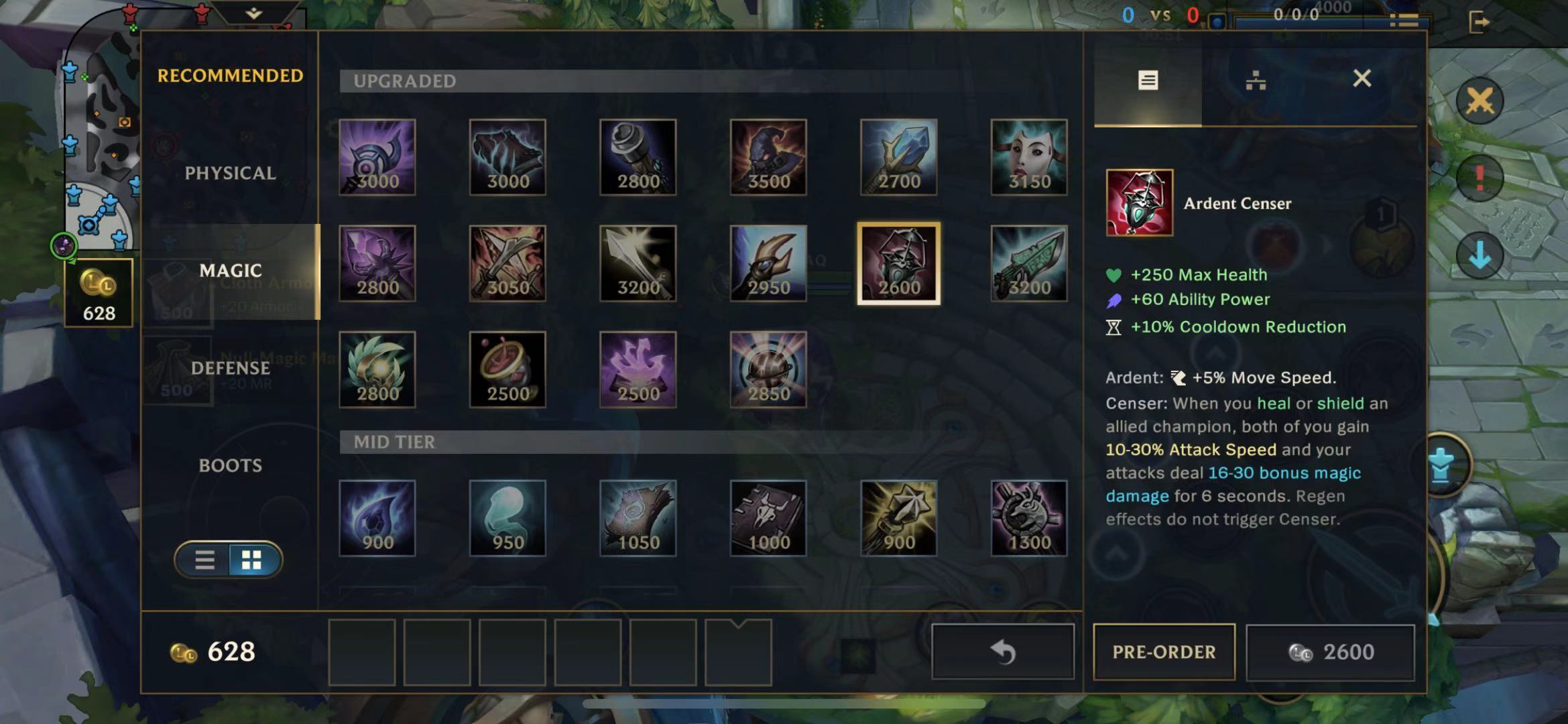Switch to the Physical category
The image size is (1568, 724).
[x=230, y=173]
